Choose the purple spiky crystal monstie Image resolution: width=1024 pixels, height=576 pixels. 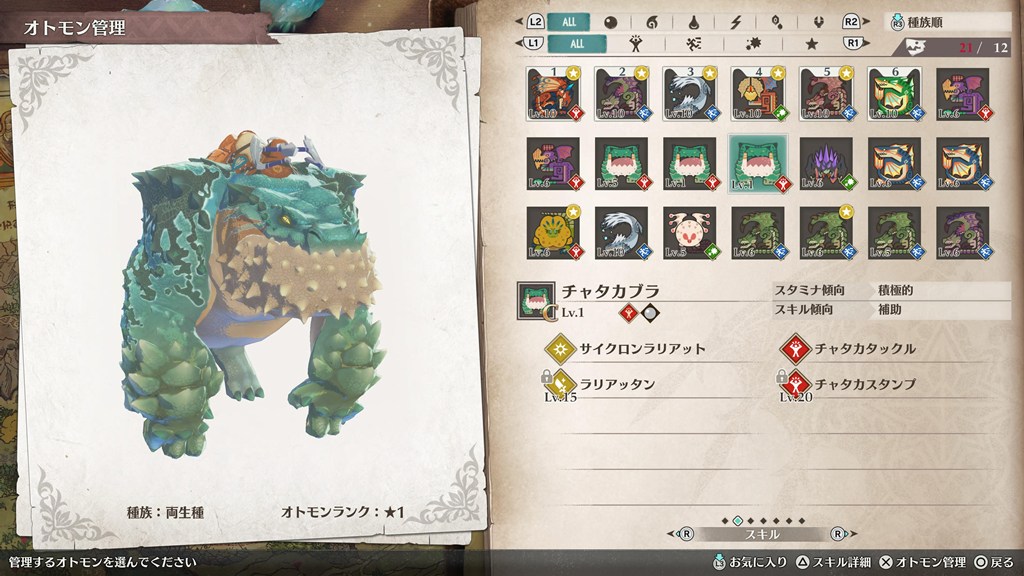pyautogui.click(x=826, y=163)
